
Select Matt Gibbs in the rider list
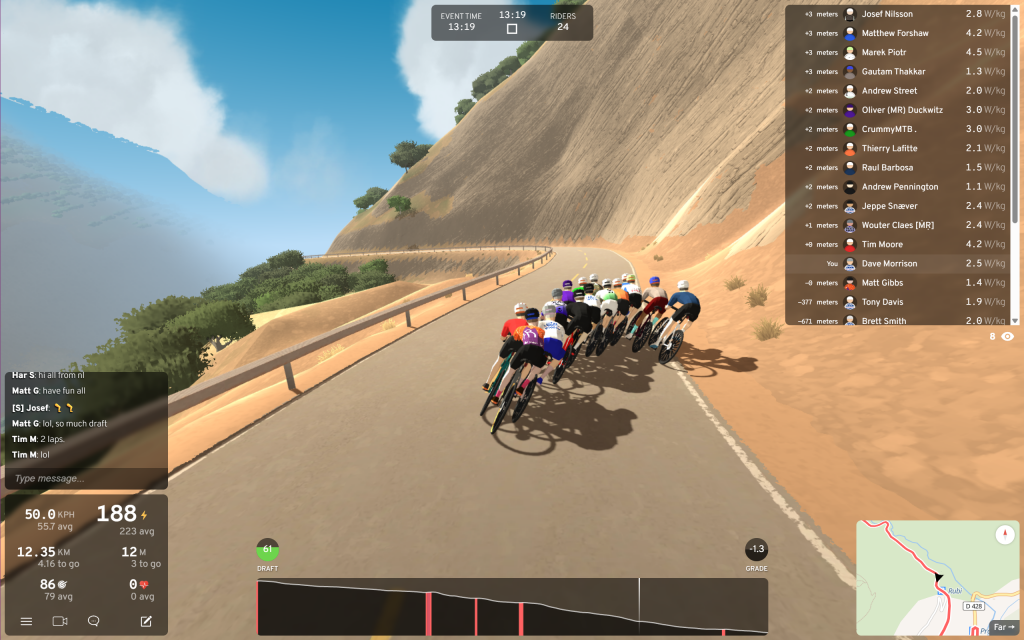coord(881,282)
